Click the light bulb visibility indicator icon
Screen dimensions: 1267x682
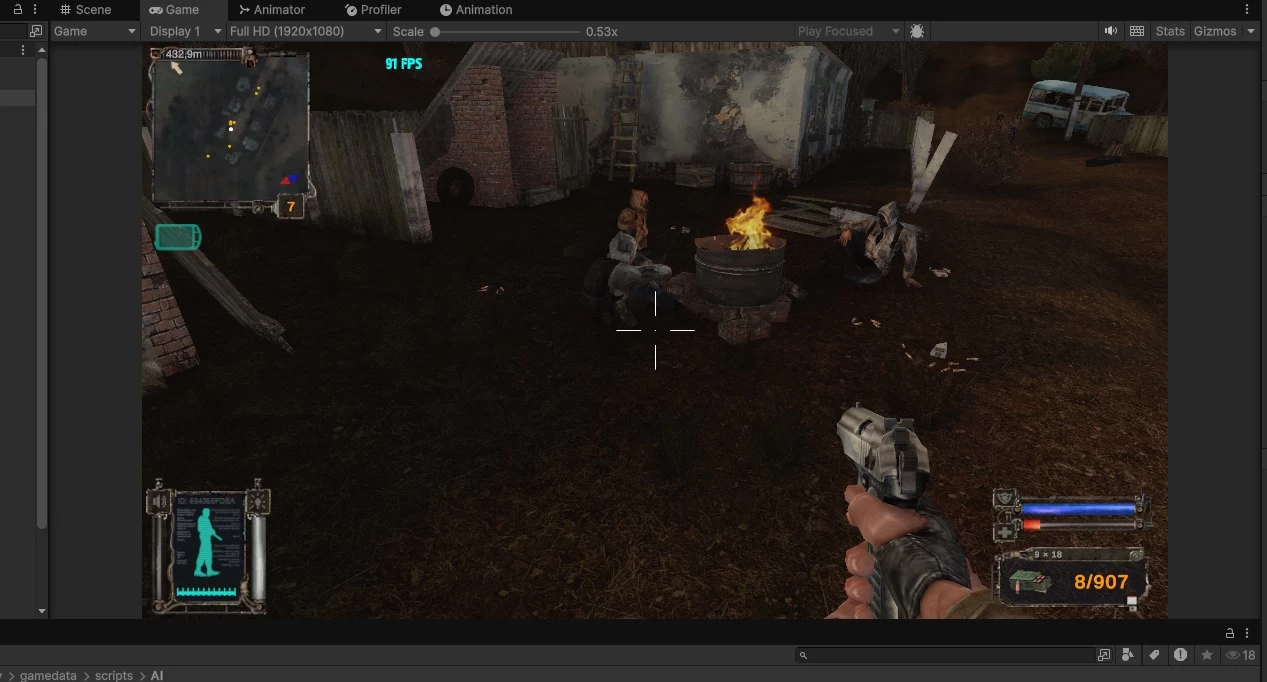click(258, 500)
